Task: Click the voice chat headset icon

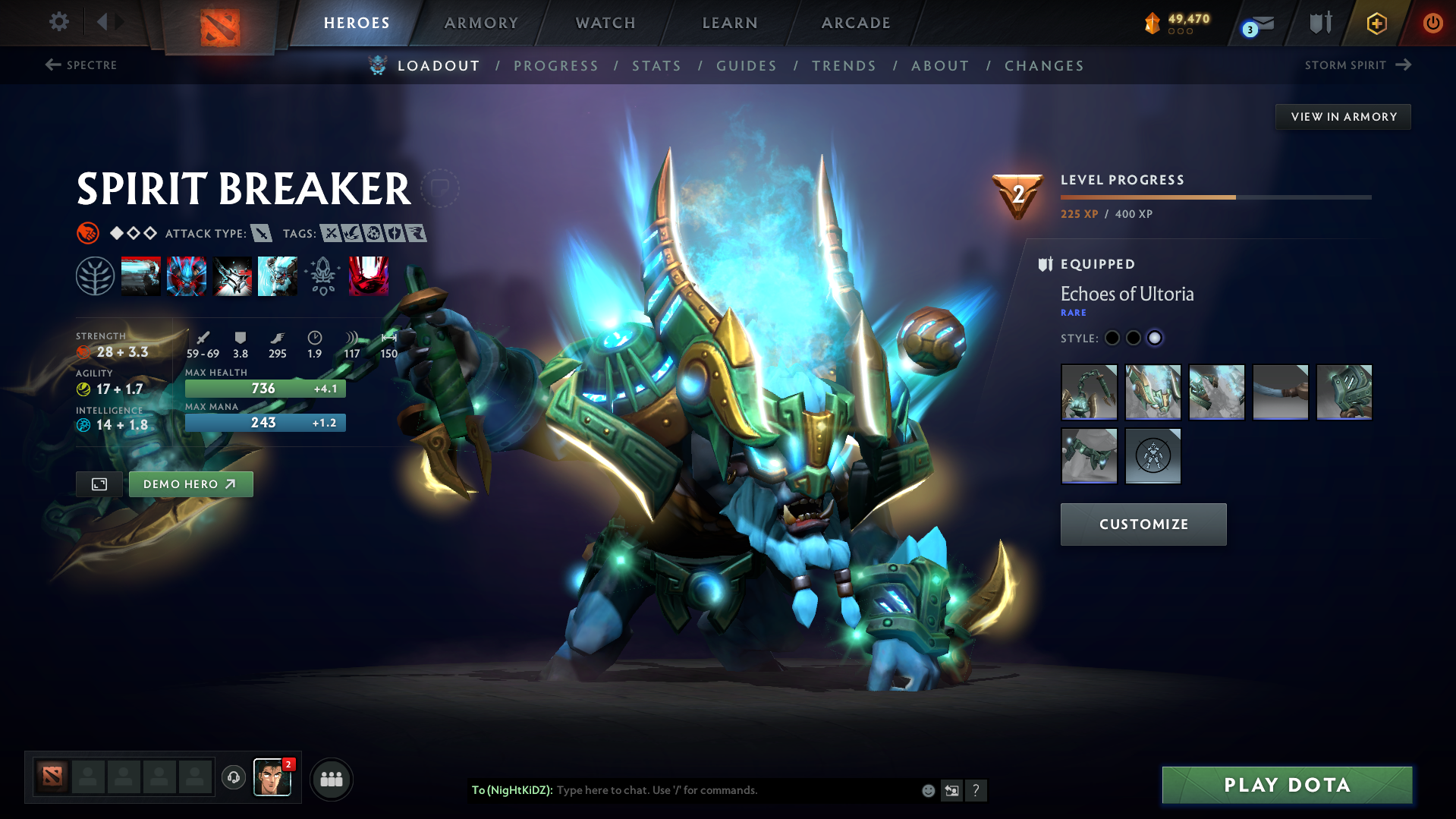Action: tap(233, 778)
